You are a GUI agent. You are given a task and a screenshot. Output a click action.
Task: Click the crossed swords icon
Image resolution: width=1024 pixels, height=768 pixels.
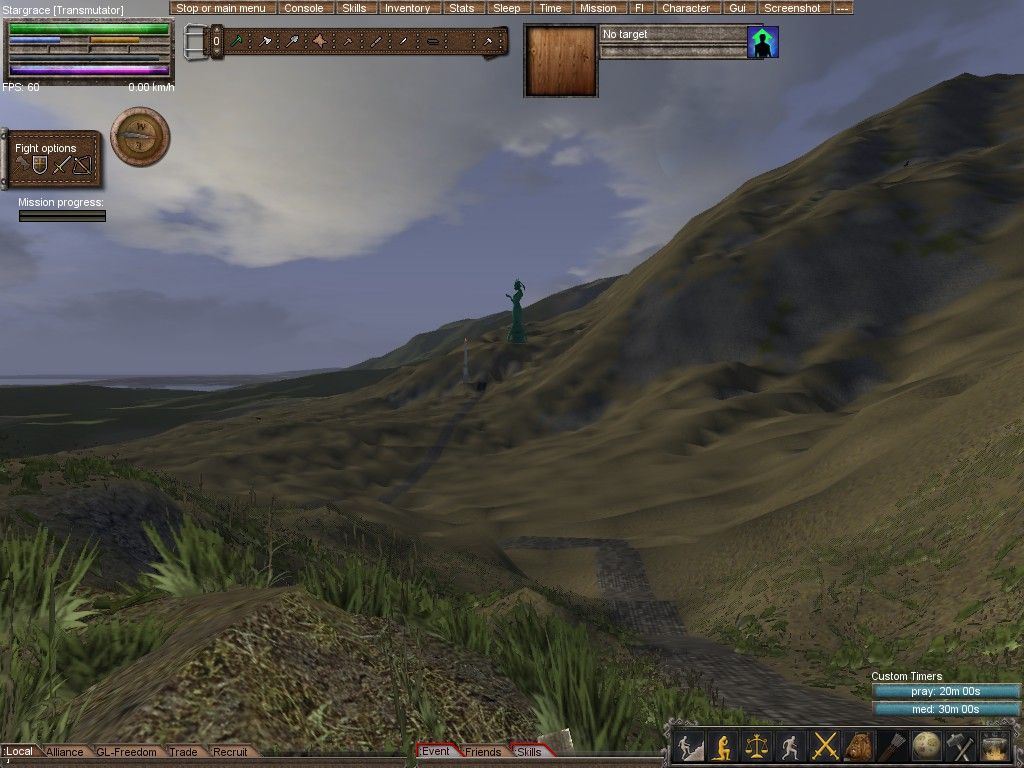click(x=825, y=746)
